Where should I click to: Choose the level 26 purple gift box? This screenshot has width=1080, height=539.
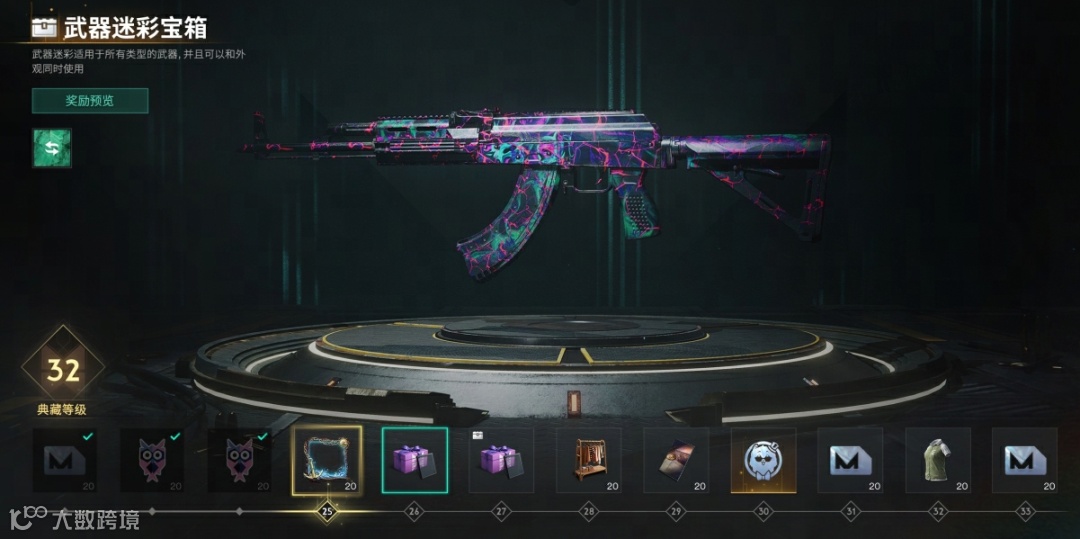(414, 460)
